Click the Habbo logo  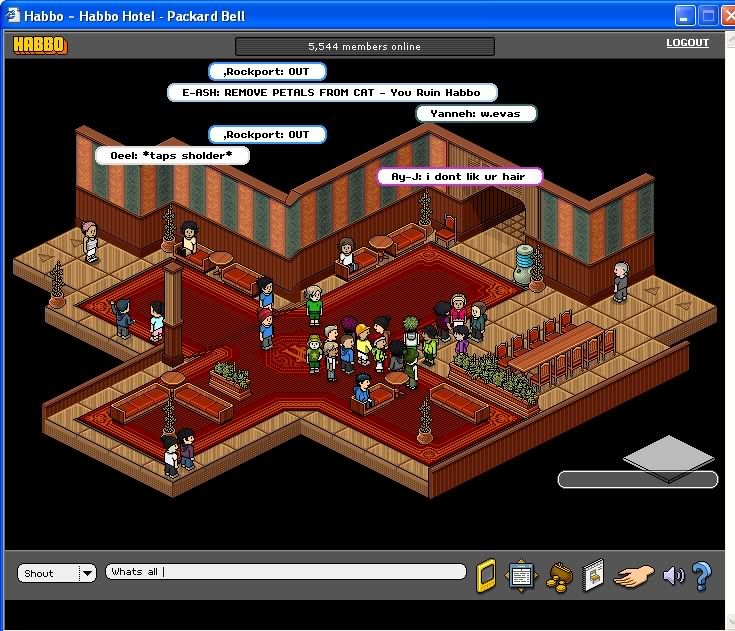(x=40, y=44)
